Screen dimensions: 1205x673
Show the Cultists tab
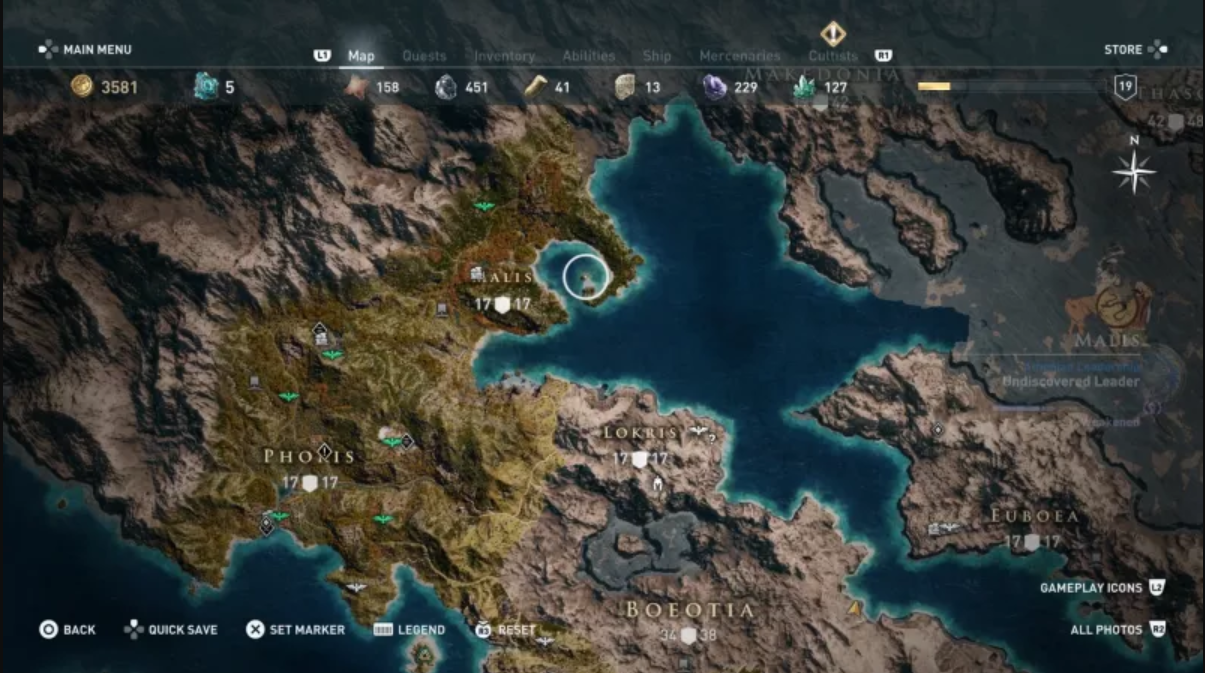coord(832,56)
